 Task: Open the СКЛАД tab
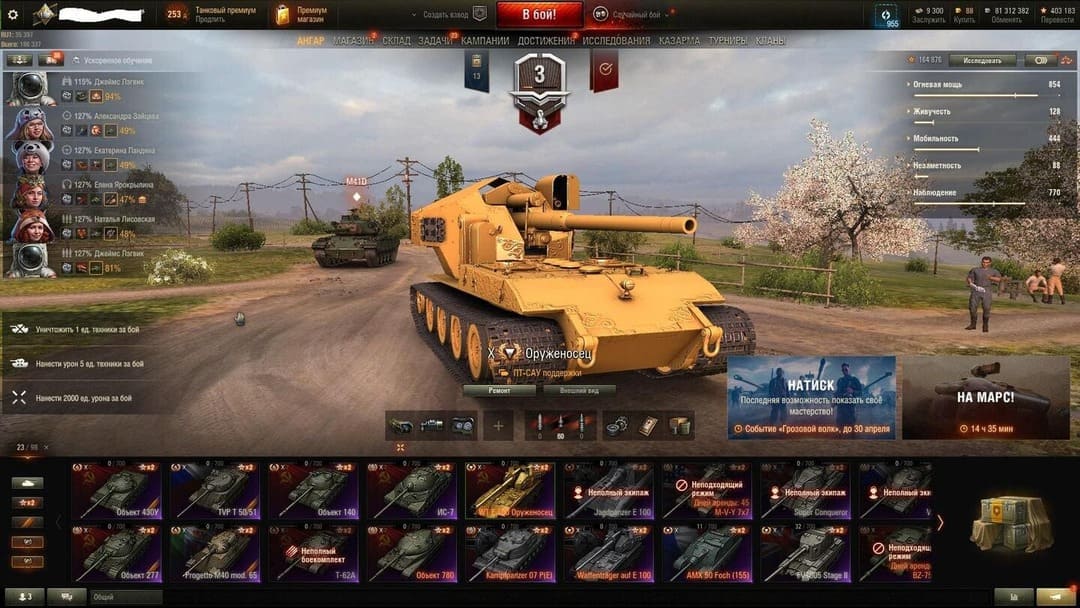tap(396, 41)
